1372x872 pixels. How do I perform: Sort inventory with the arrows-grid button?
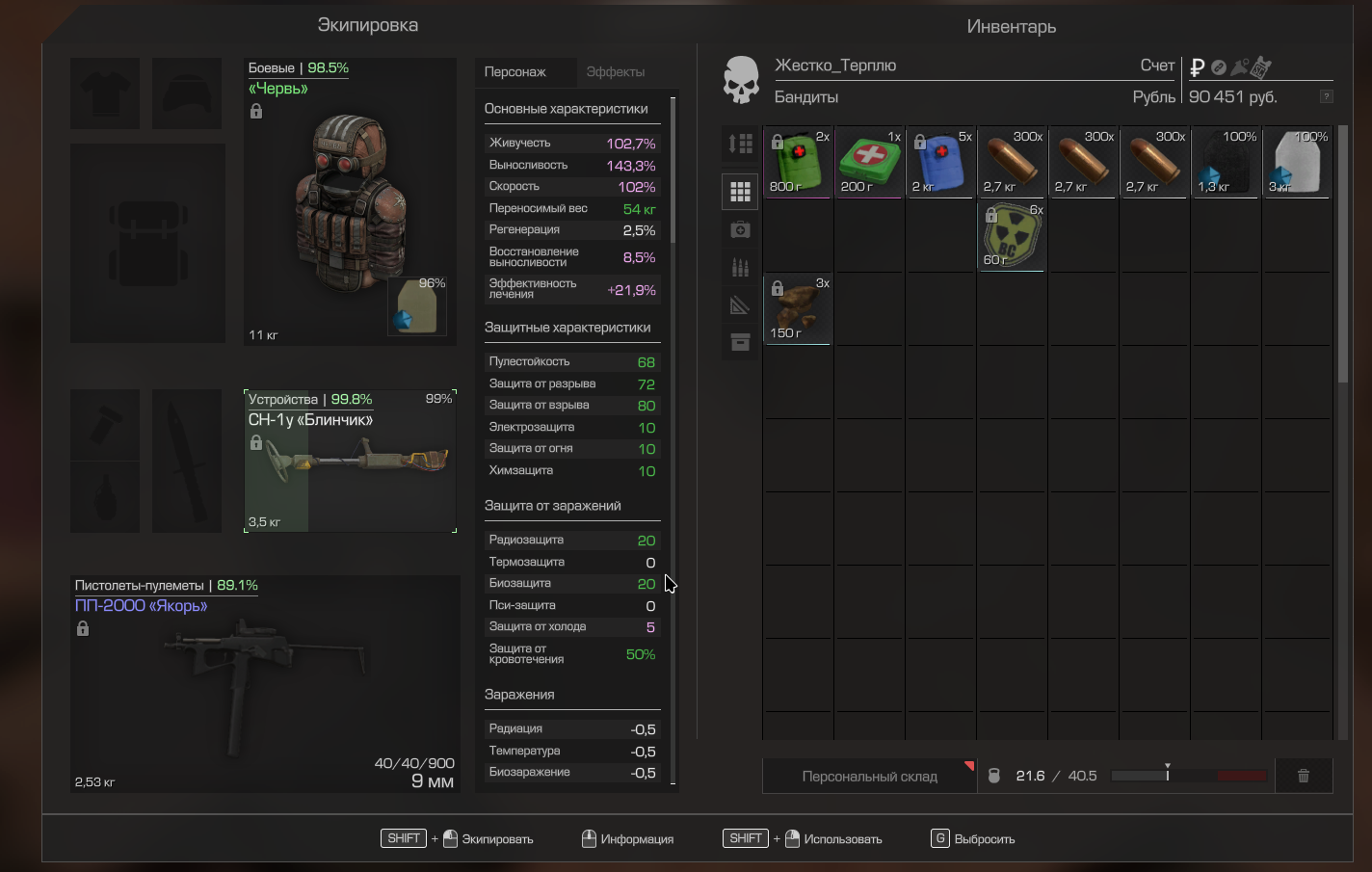point(740,144)
